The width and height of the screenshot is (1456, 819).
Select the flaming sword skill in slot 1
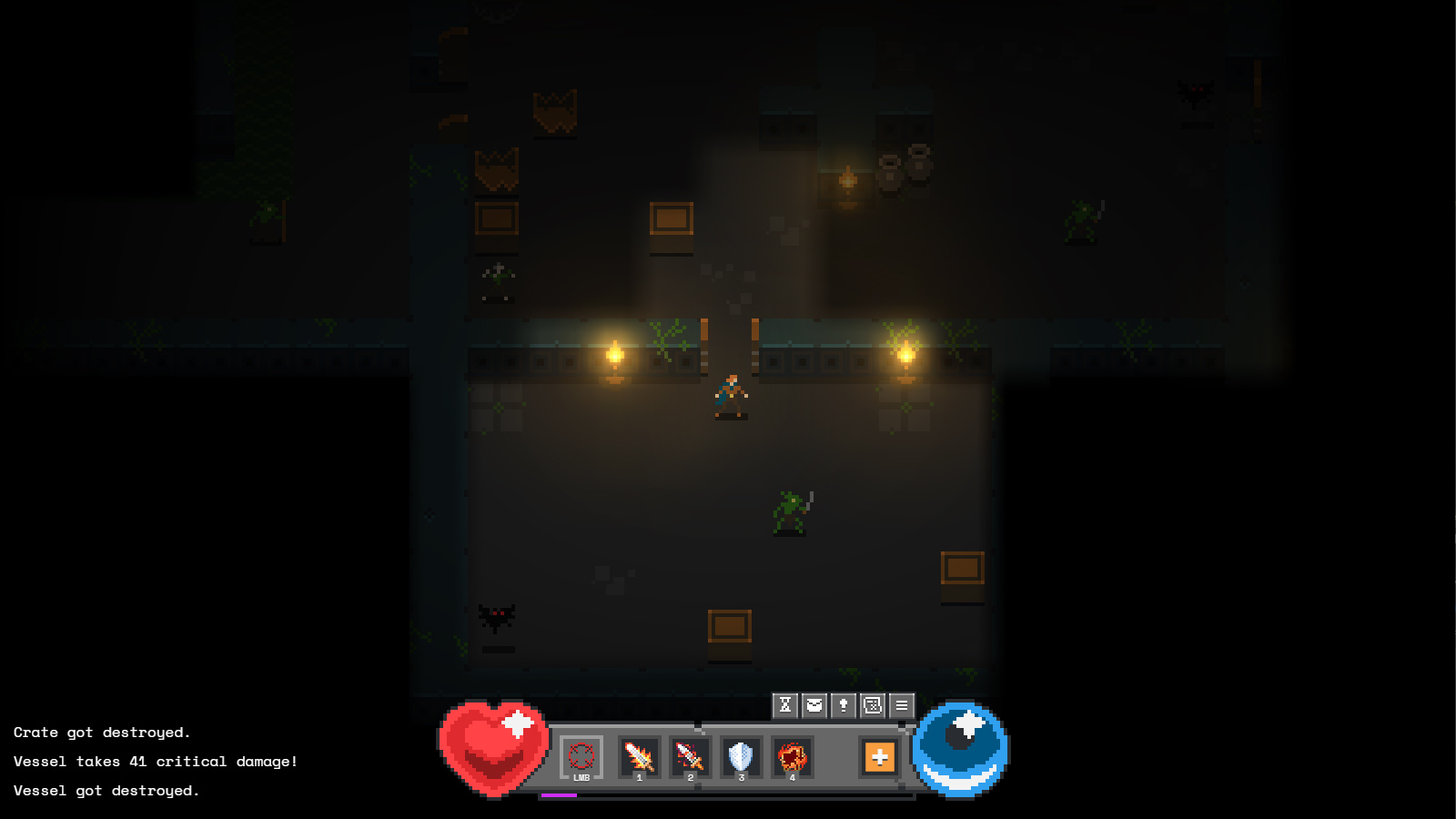640,758
